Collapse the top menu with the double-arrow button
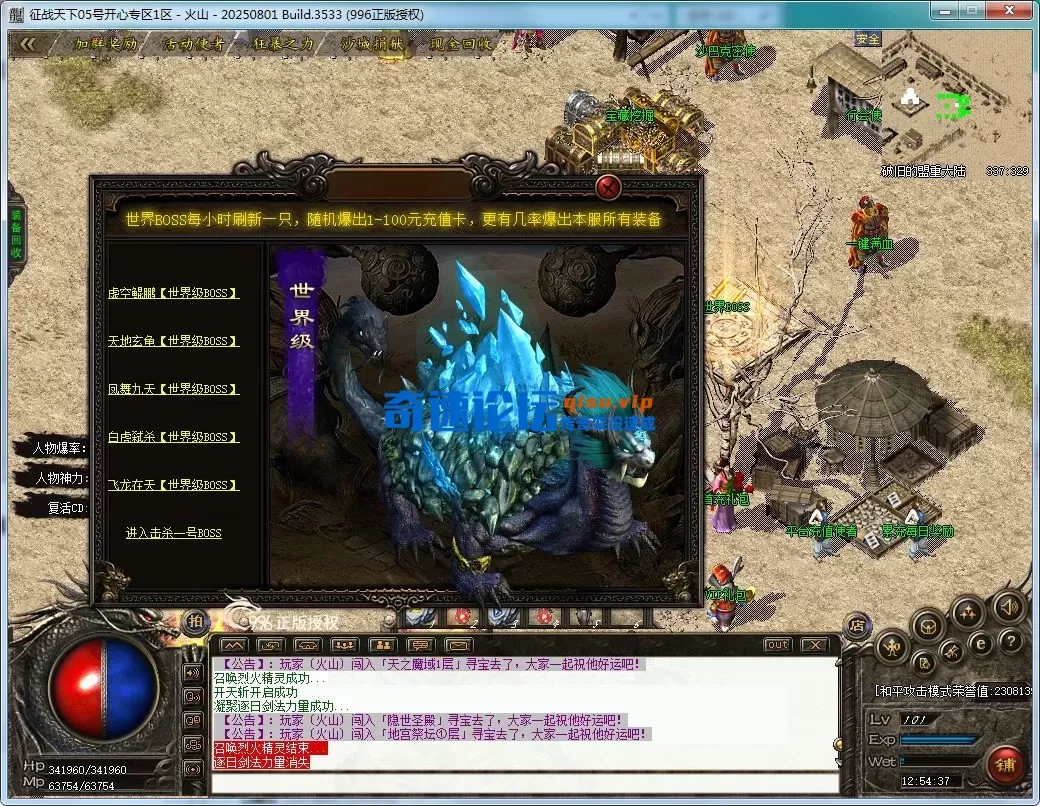The image size is (1040, 806). coord(29,44)
